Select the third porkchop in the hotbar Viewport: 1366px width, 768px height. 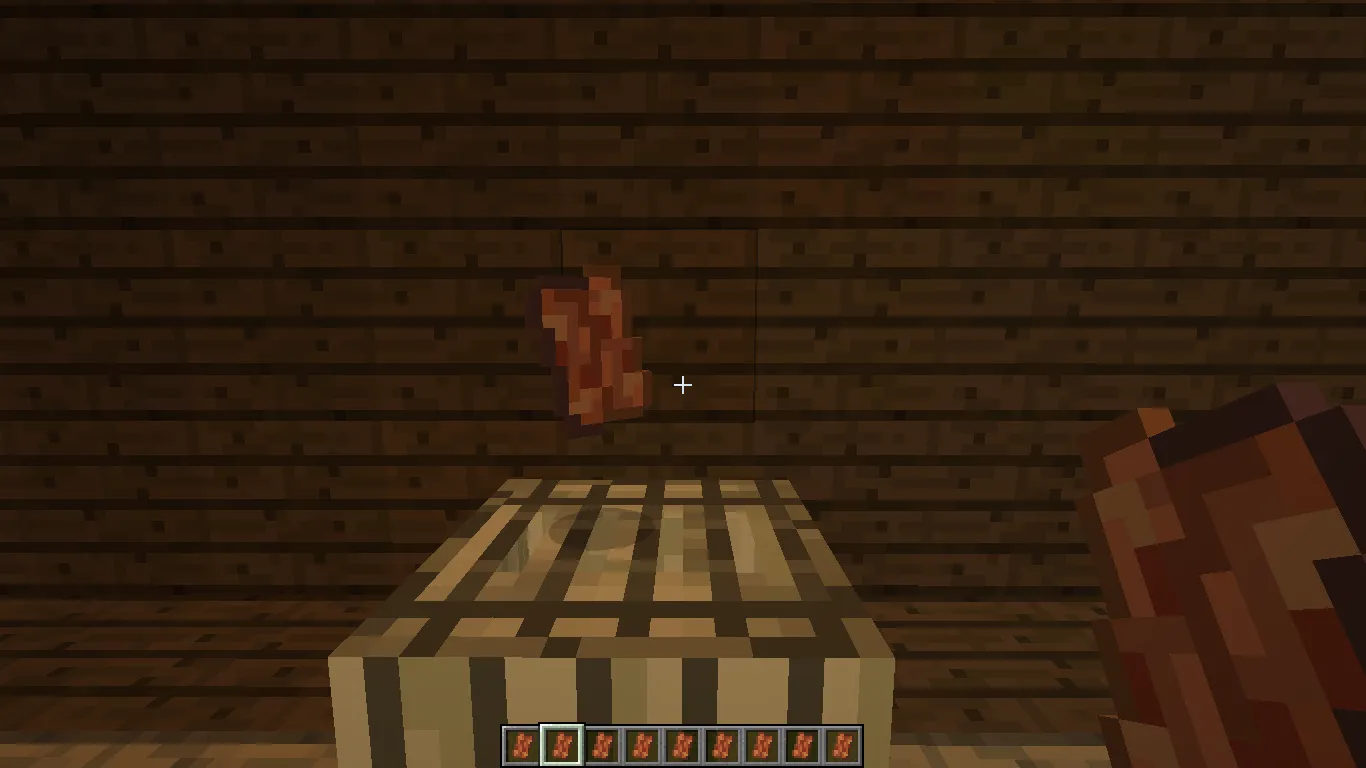pyautogui.click(x=601, y=745)
